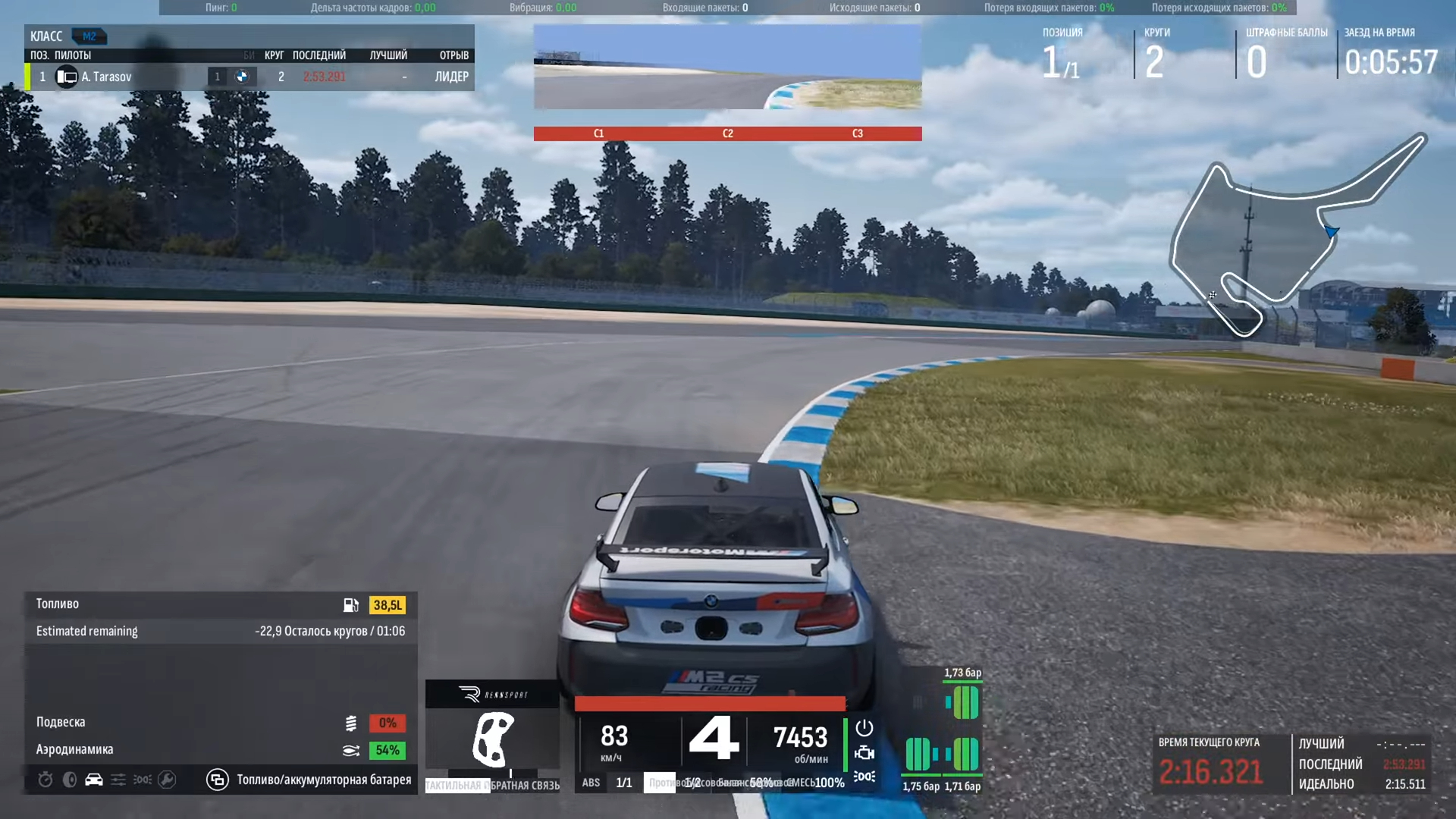Open the setup sliders tab
Image resolution: width=1456 pixels, height=819 pixels.
[118, 780]
